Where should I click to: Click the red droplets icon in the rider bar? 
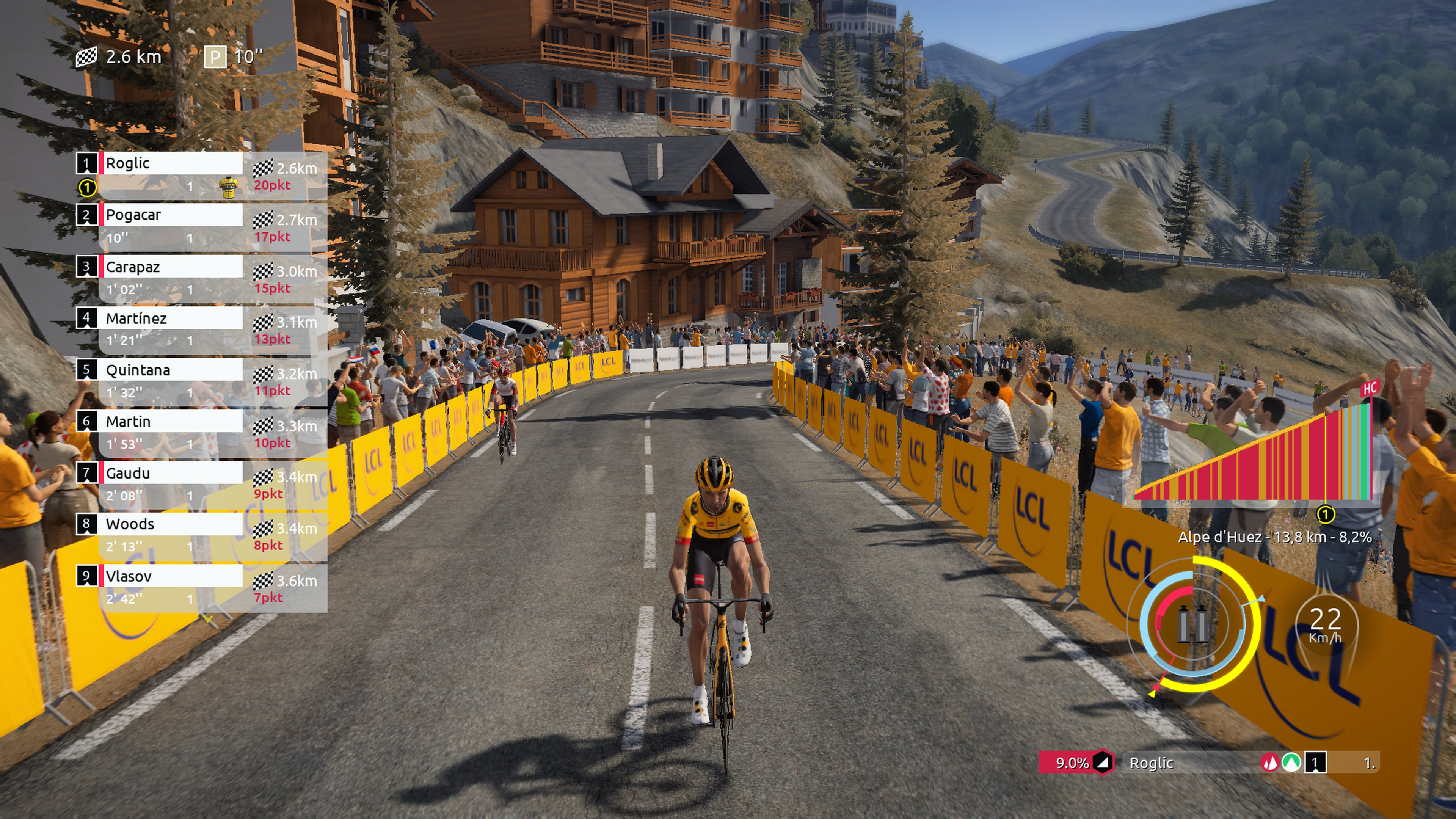1270,763
